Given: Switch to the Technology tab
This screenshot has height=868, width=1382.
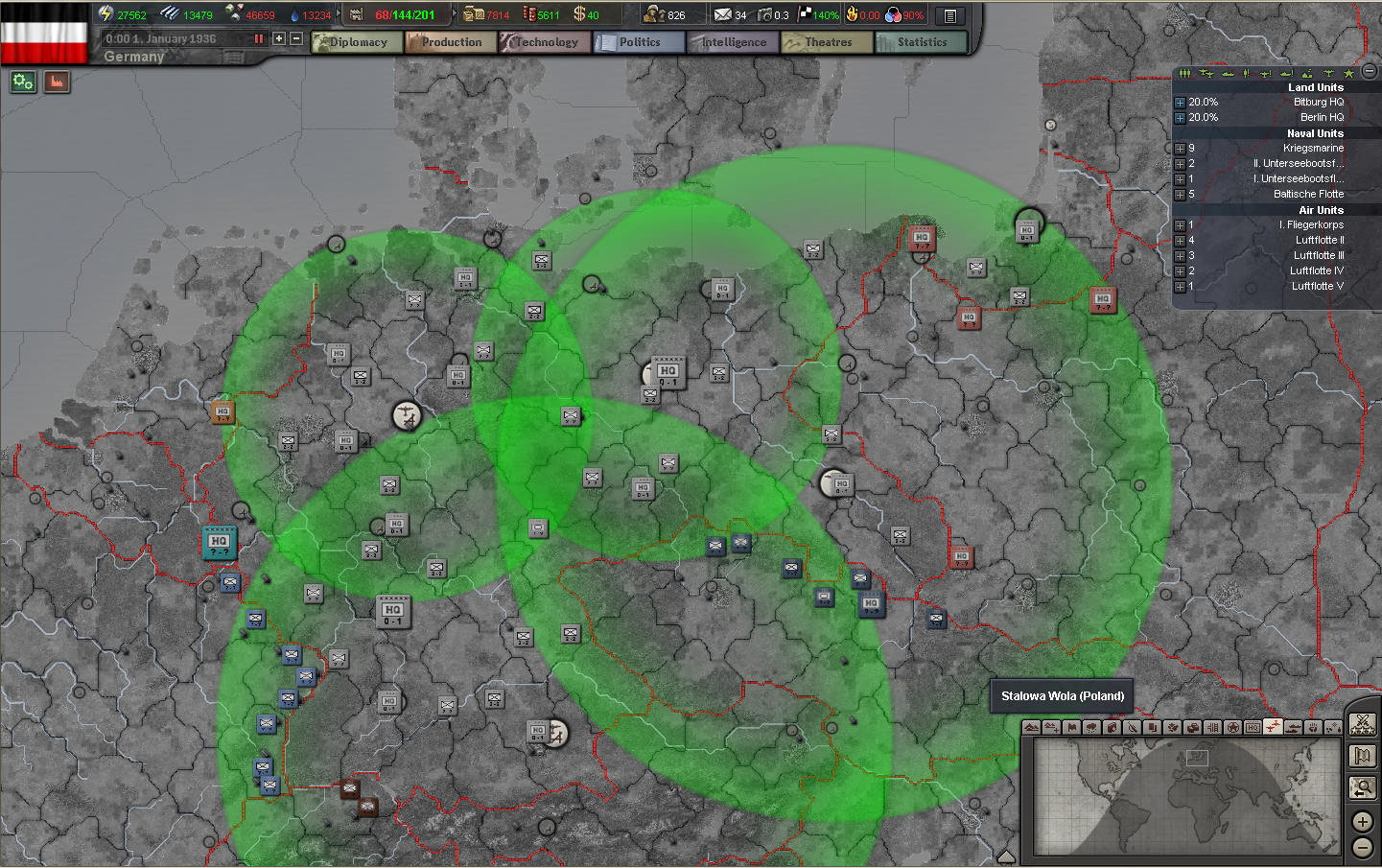Looking at the screenshot, I should coord(544,41).
